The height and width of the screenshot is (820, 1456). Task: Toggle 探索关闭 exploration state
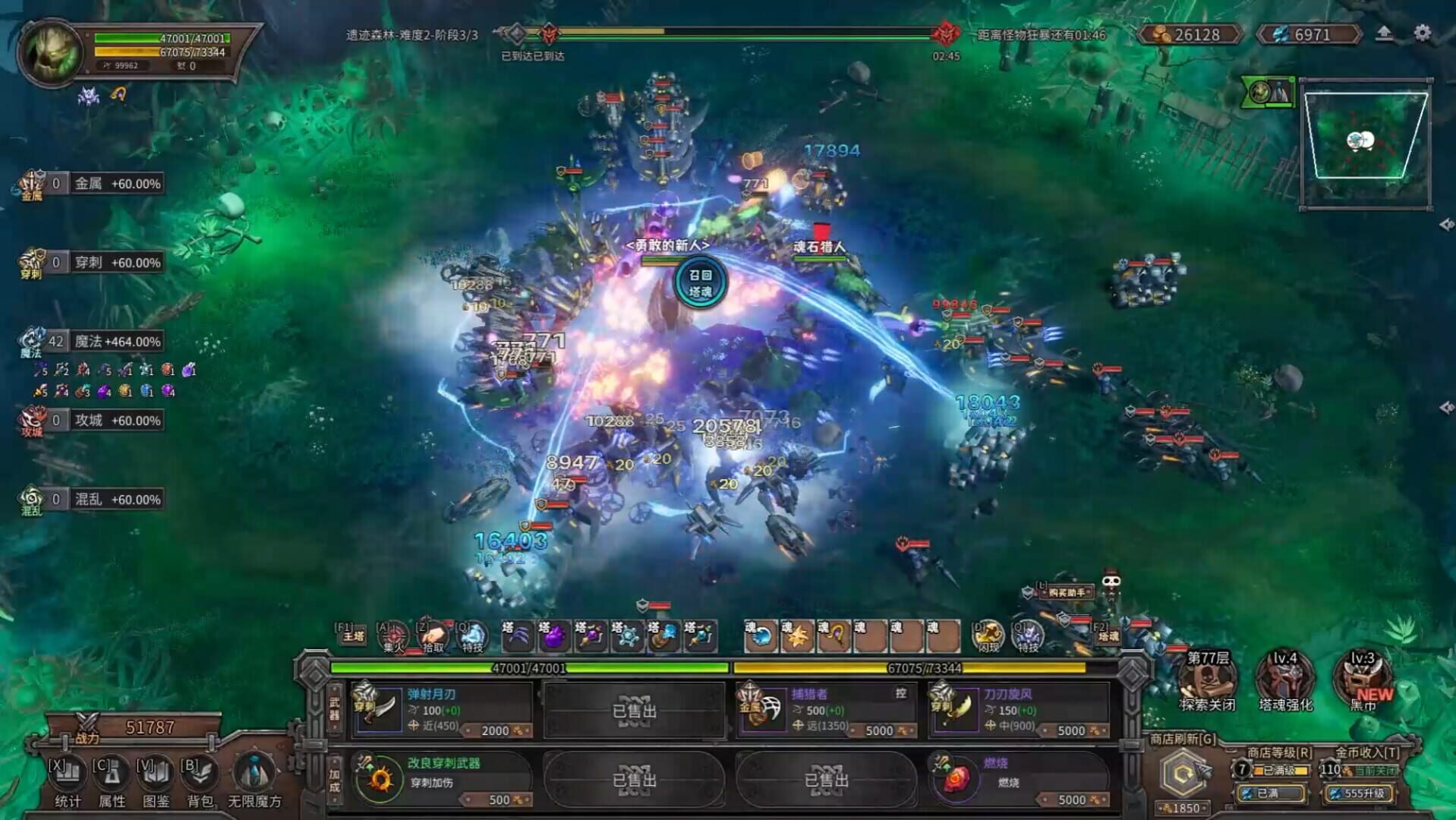[1206, 680]
